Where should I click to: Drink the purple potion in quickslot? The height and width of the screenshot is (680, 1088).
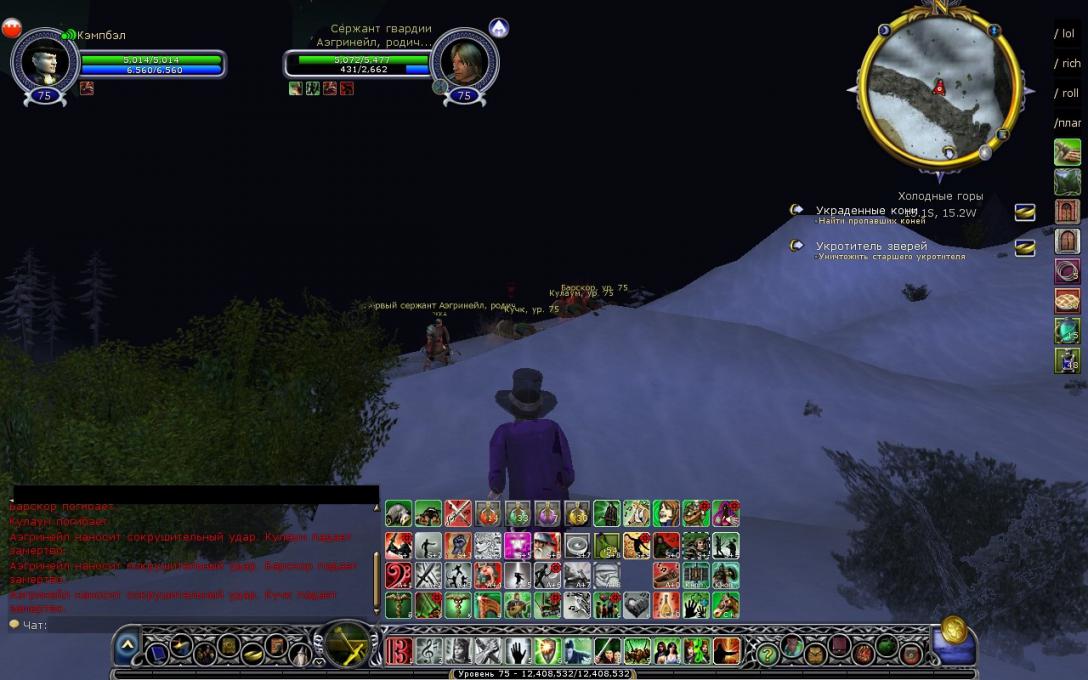tap(547, 514)
